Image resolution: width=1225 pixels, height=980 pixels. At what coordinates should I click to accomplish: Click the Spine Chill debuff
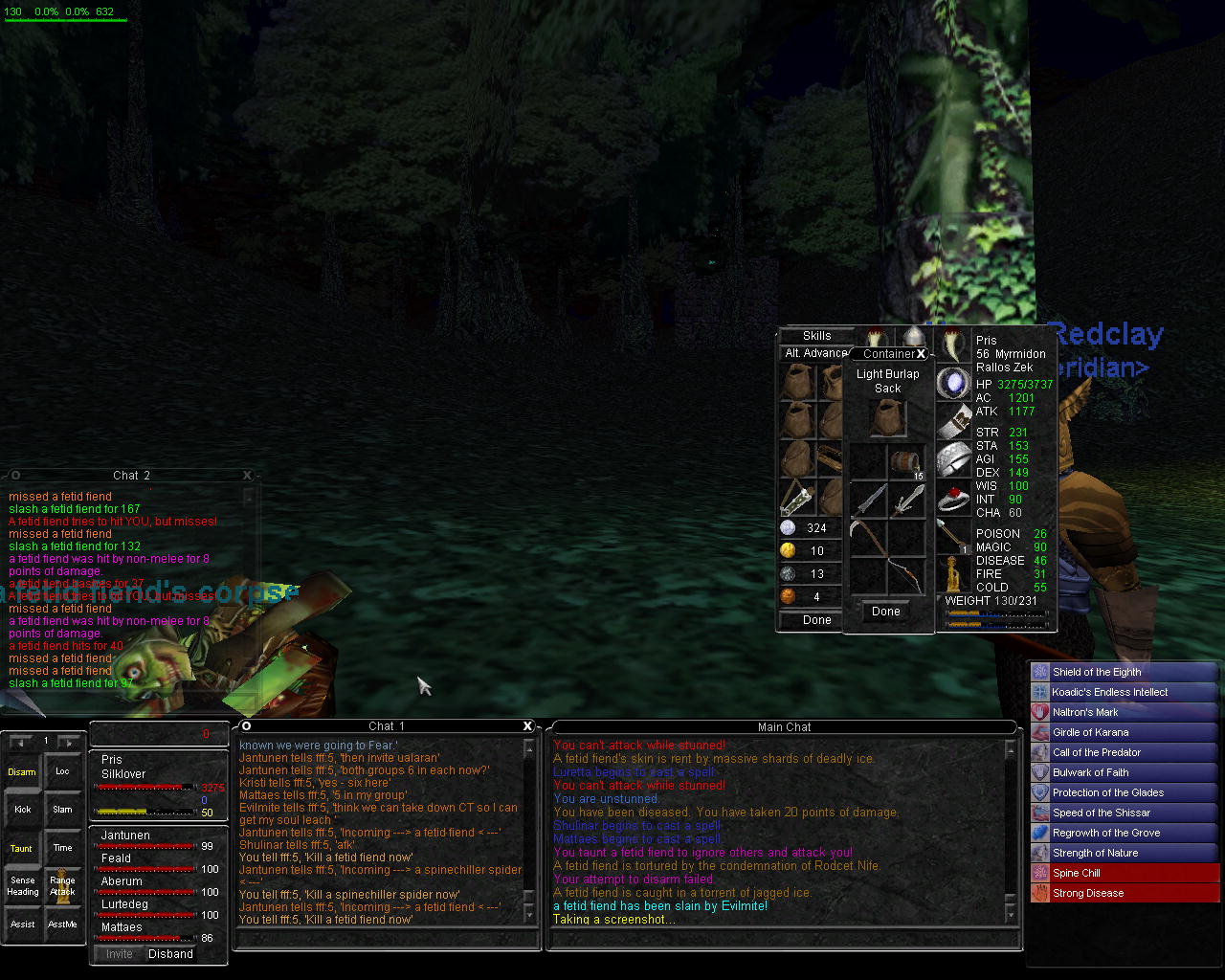[1124, 873]
